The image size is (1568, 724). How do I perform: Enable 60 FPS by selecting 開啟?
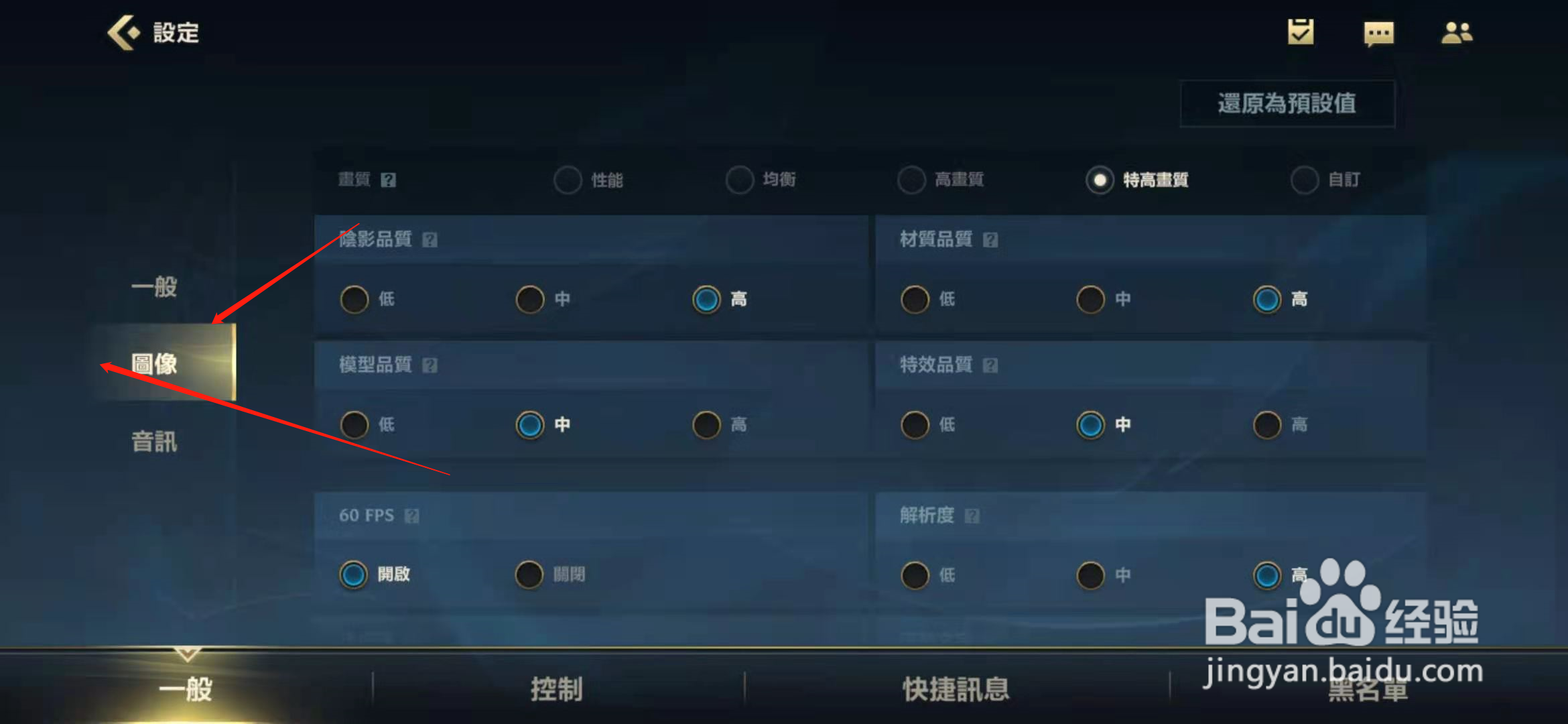pyautogui.click(x=354, y=575)
